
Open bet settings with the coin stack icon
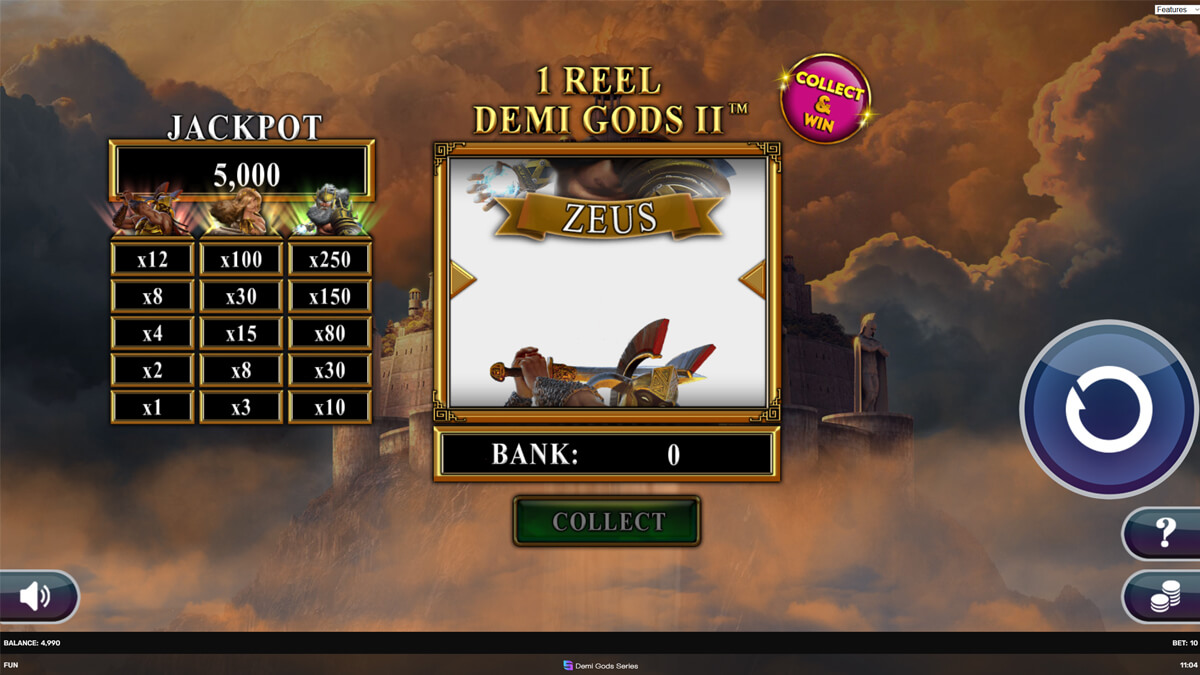coord(1164,597)
